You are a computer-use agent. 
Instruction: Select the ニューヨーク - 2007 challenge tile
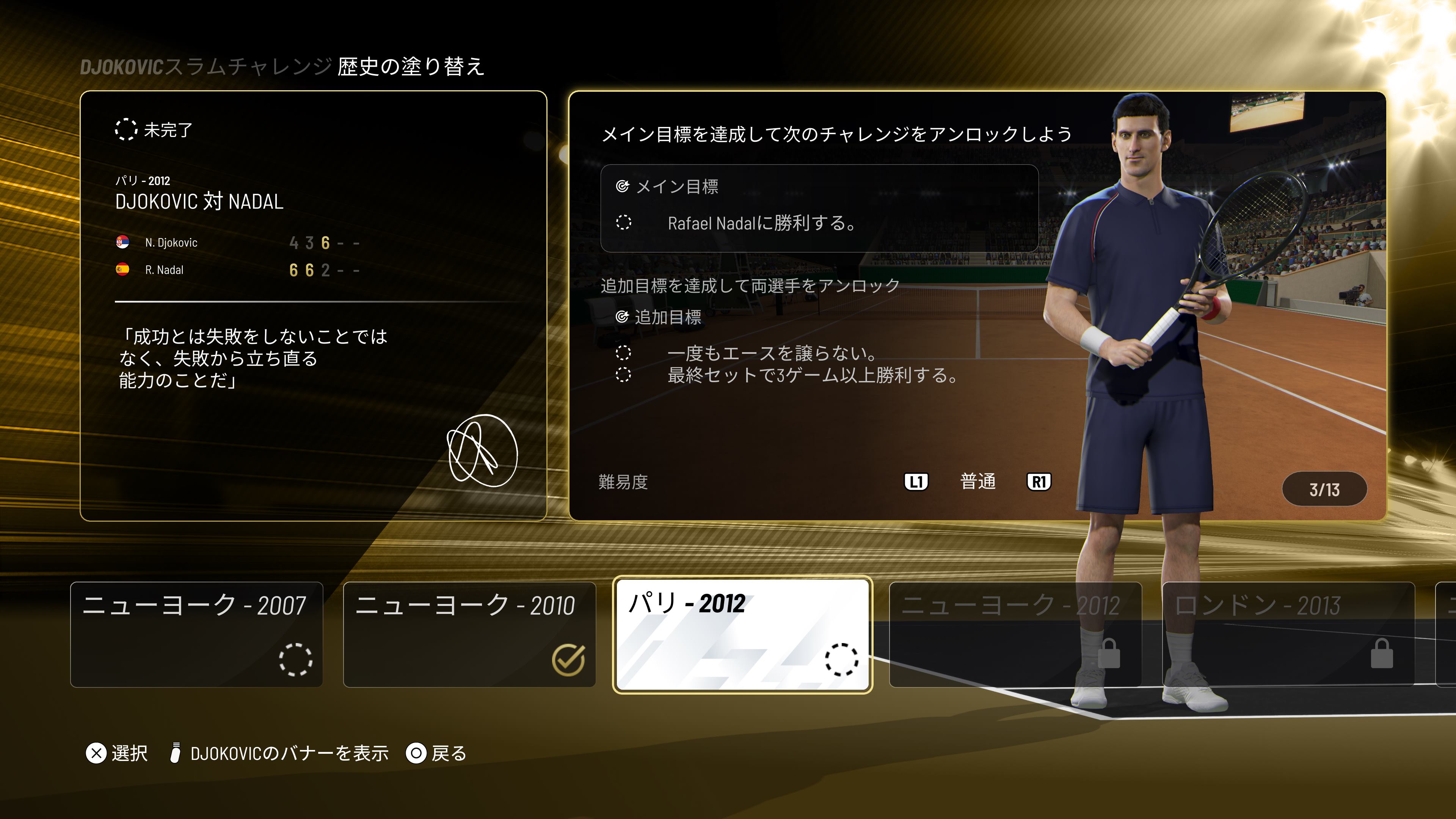(196, 634)
